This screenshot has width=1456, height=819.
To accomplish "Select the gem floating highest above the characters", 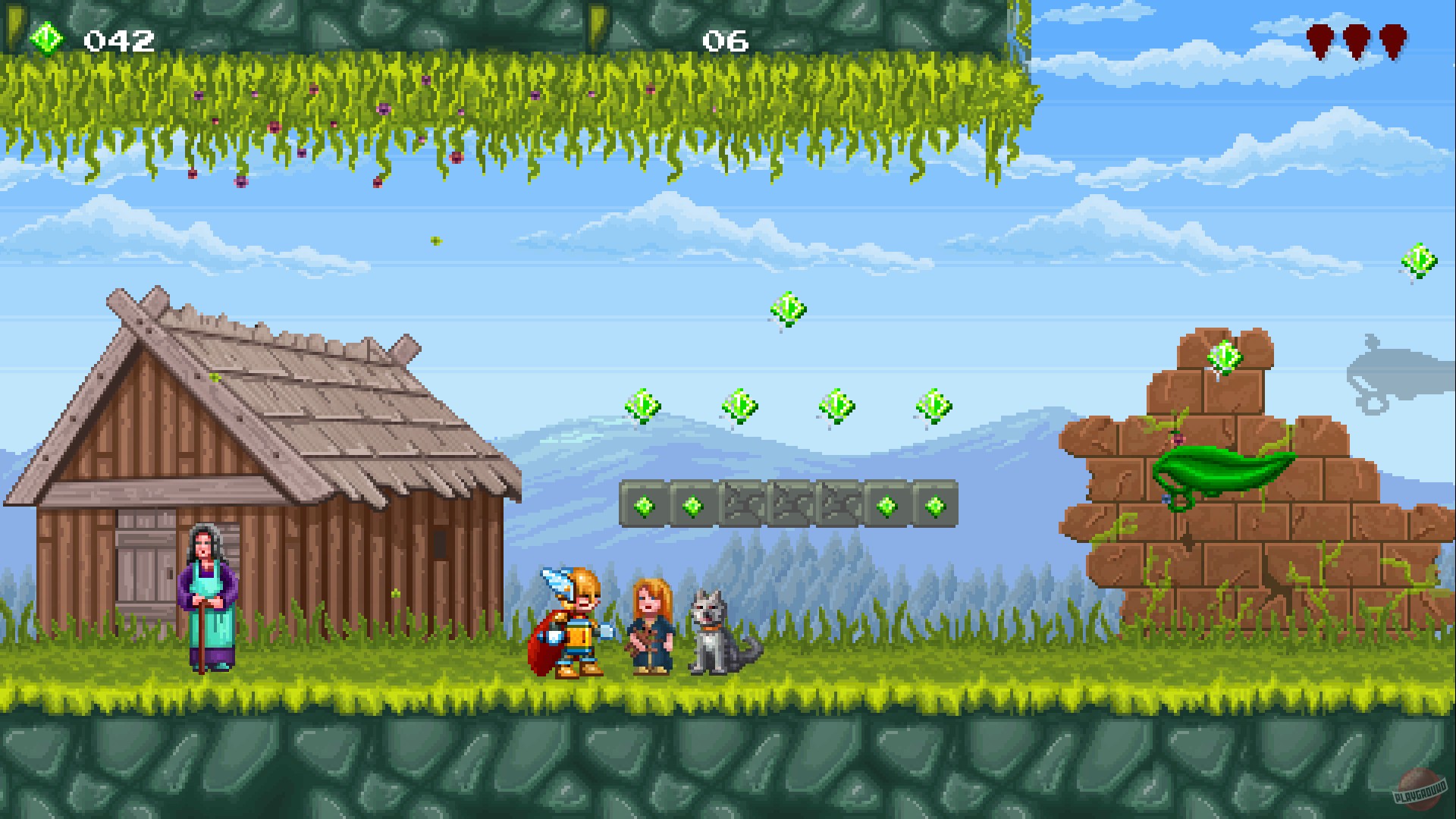I will (x=789, y=307).
